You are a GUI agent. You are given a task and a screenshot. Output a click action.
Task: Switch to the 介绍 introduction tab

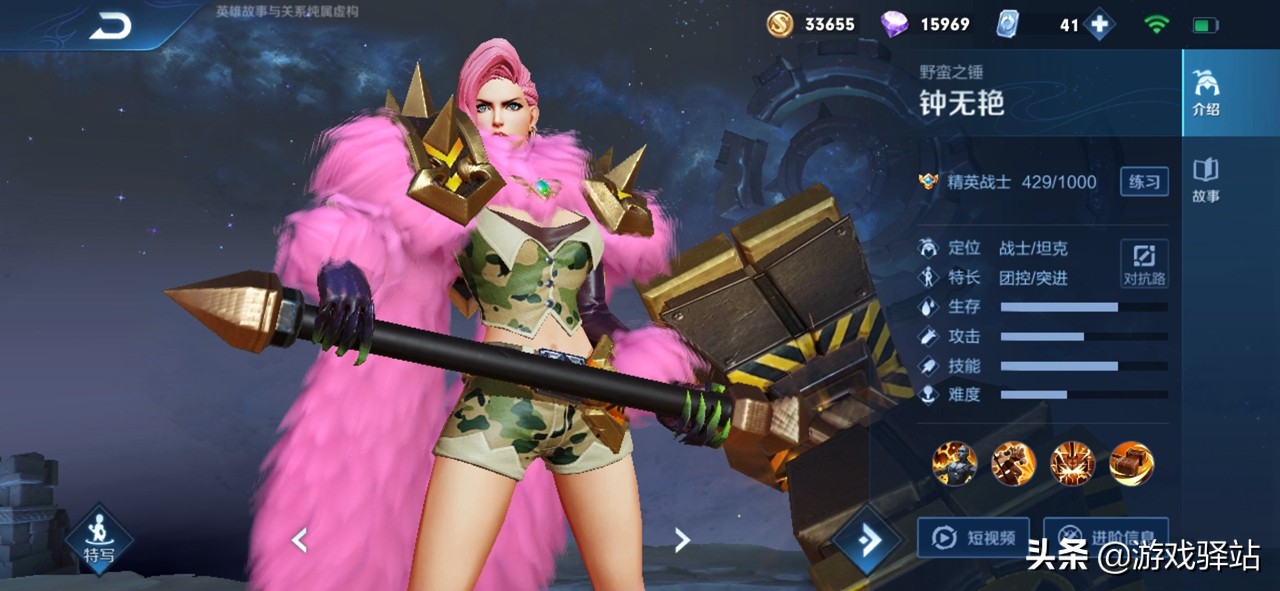1206,93
